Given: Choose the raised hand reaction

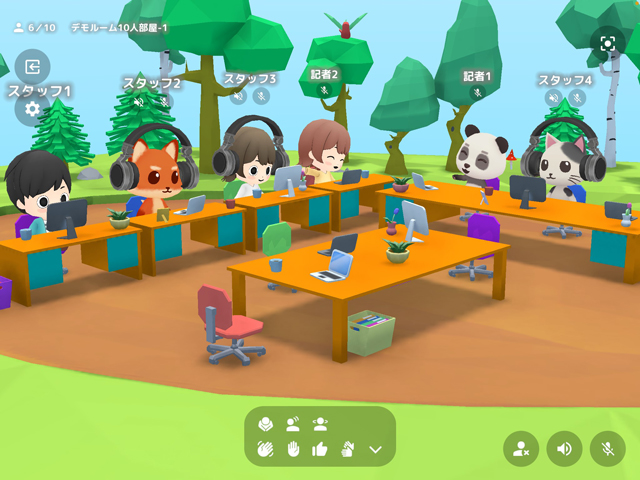Looking at the screenshot, I should [x=293, y=449].
